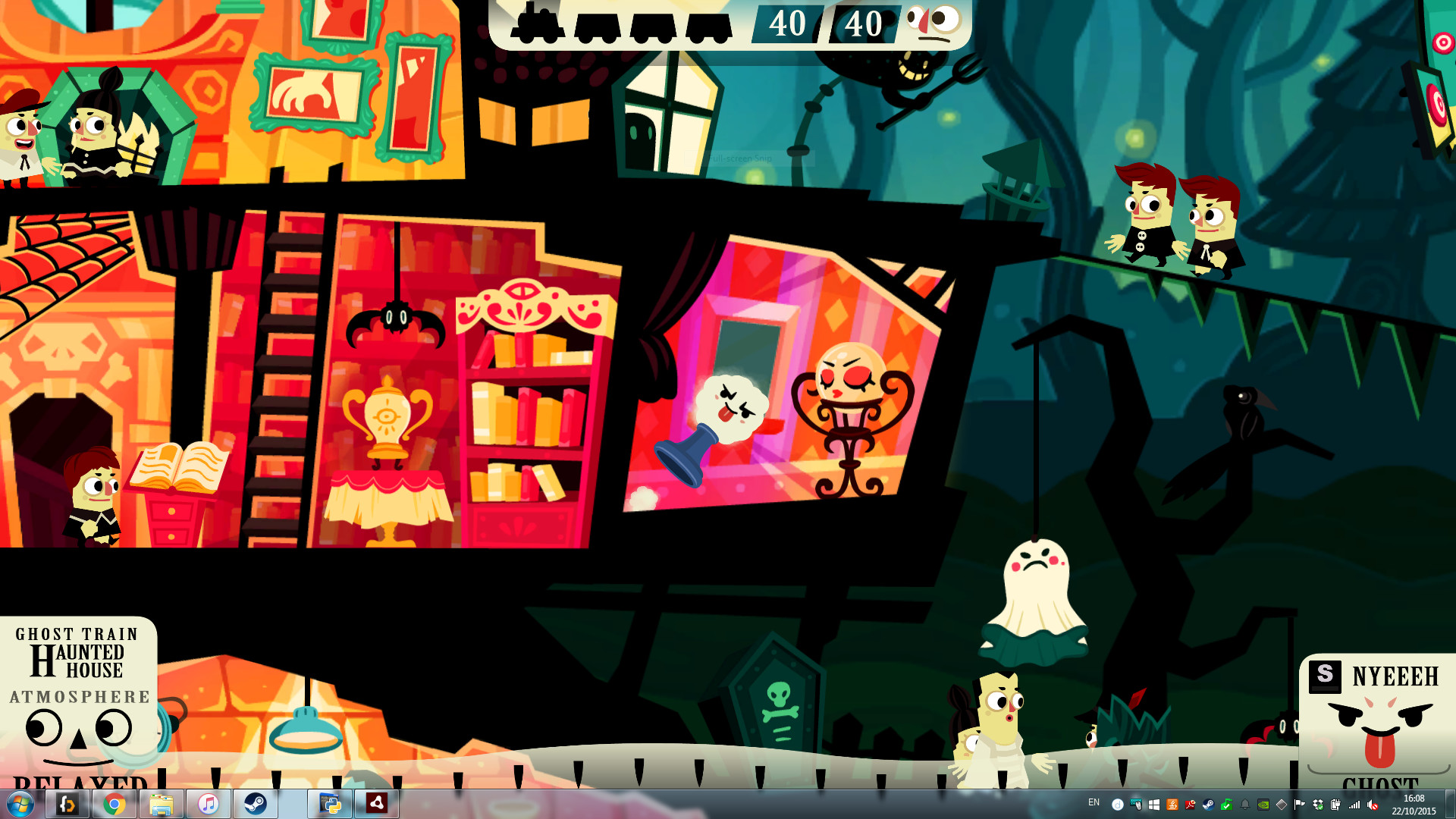The height and width of the screenshot is (819, 1456).
Task: Open iTunes from the taskbar
Action: click(x=208, y=804)
